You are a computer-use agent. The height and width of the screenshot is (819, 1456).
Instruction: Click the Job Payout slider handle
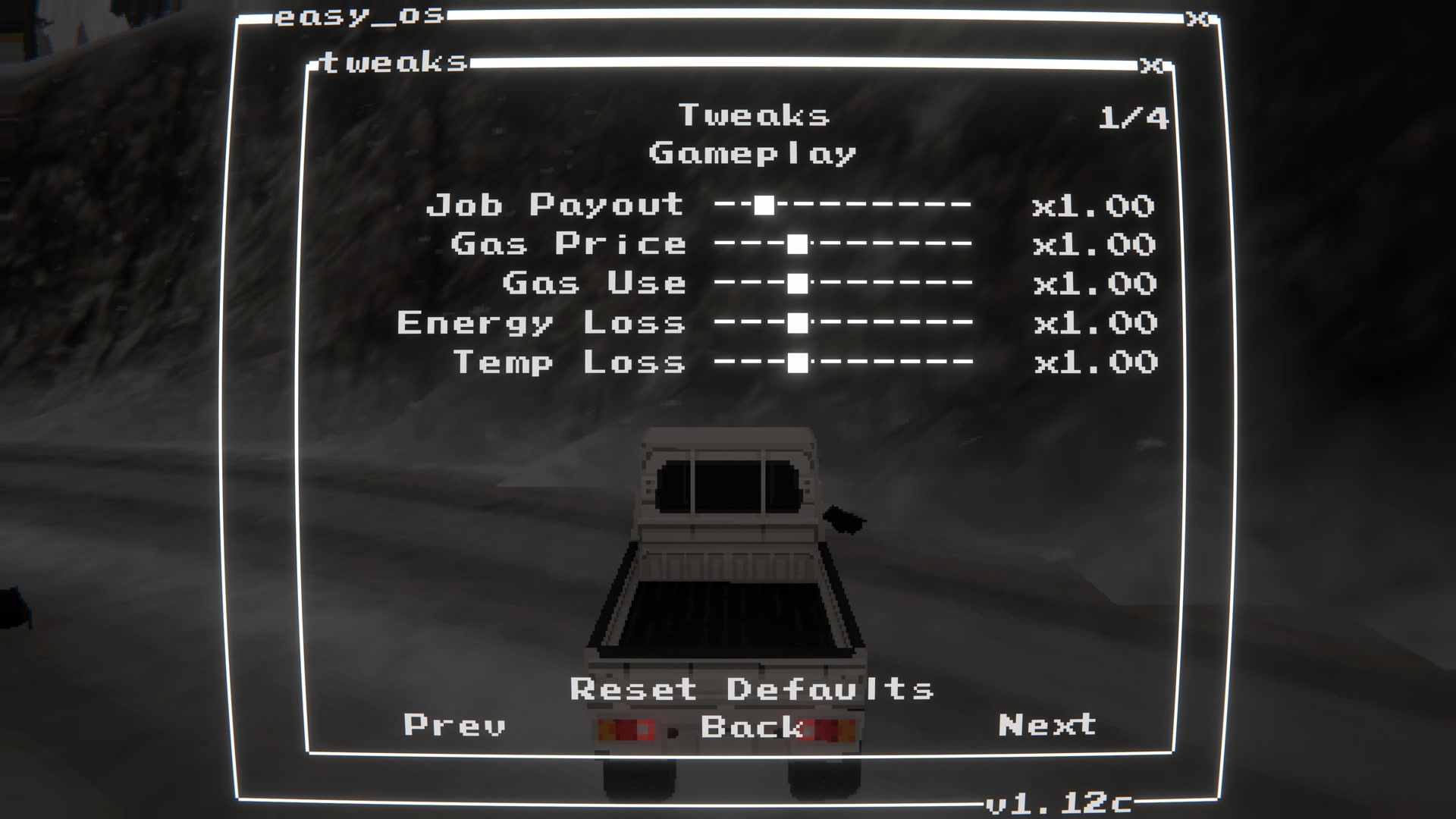click(764, 205)
